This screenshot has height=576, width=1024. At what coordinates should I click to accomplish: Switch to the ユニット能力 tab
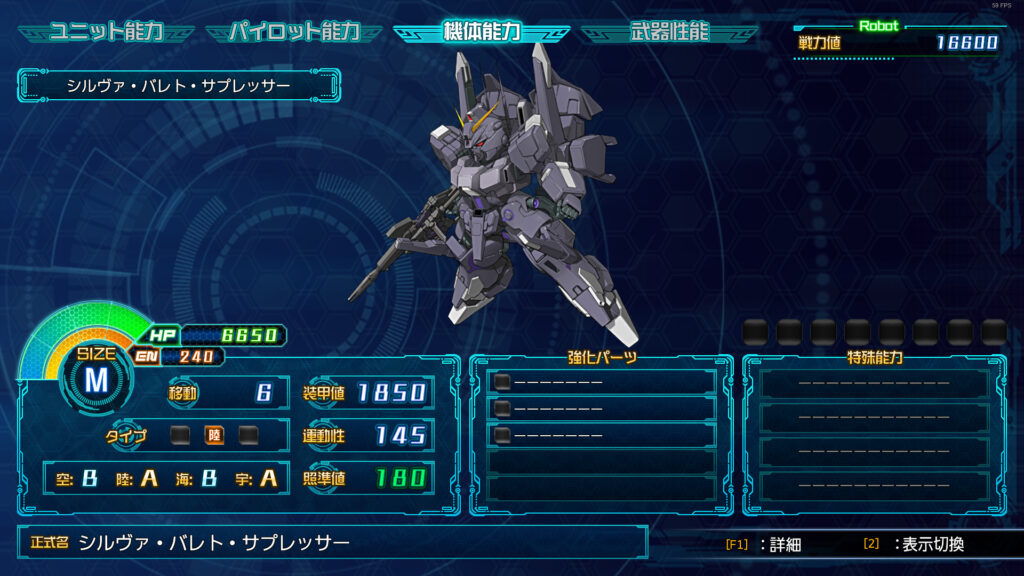point(106,32)
